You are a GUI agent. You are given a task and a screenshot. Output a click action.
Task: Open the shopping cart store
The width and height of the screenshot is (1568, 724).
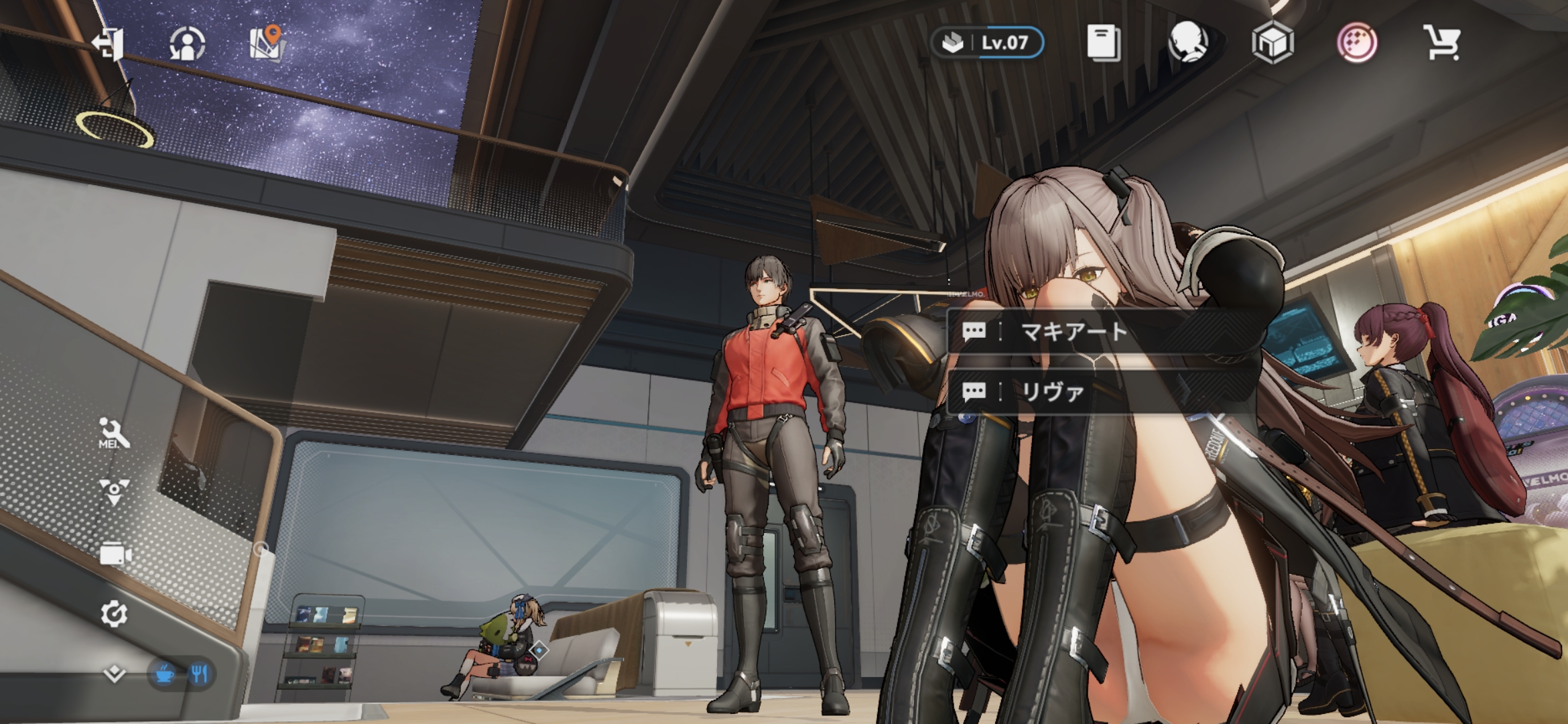1441,43
